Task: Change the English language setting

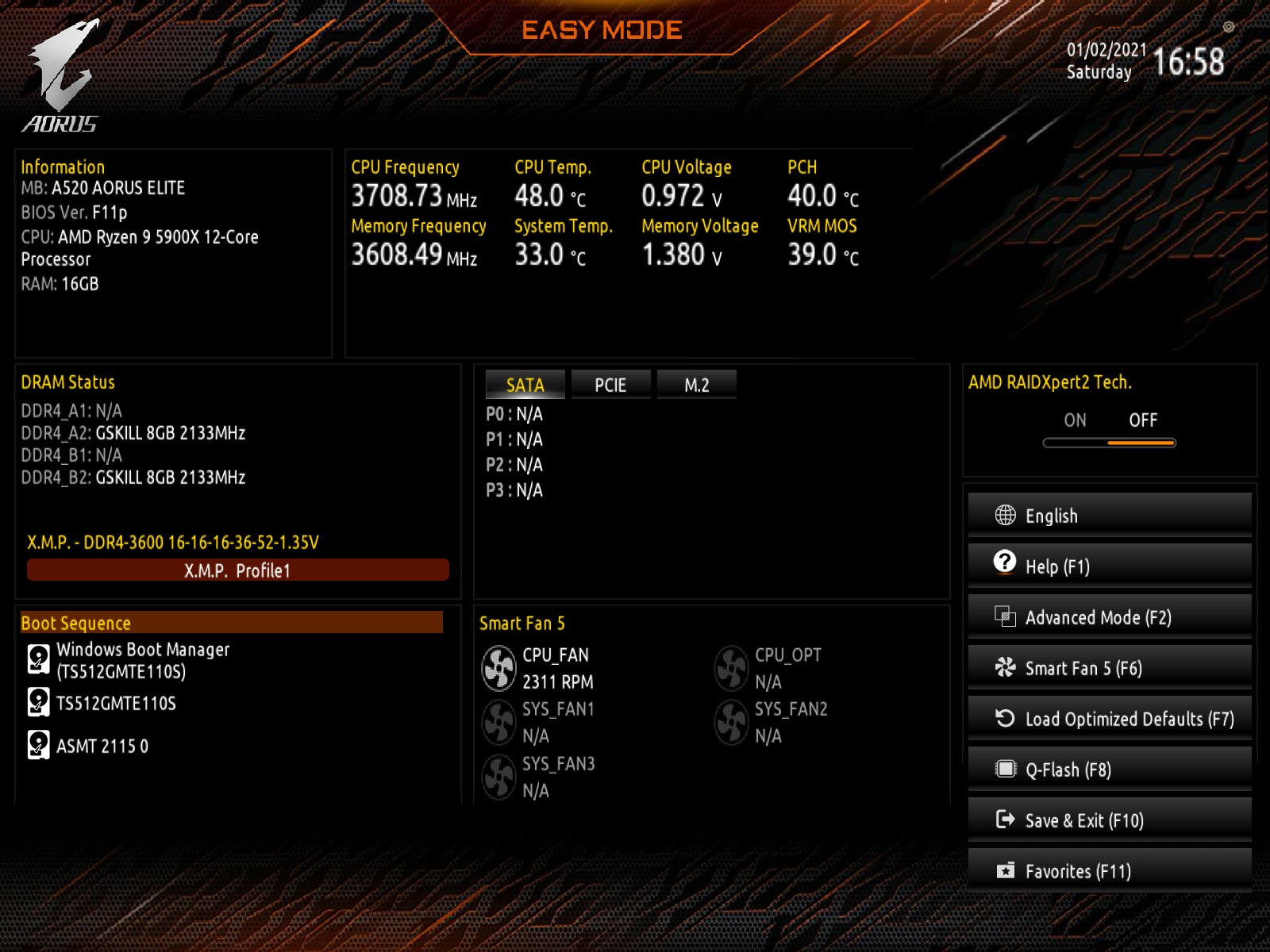Action: pos(1109,516)
